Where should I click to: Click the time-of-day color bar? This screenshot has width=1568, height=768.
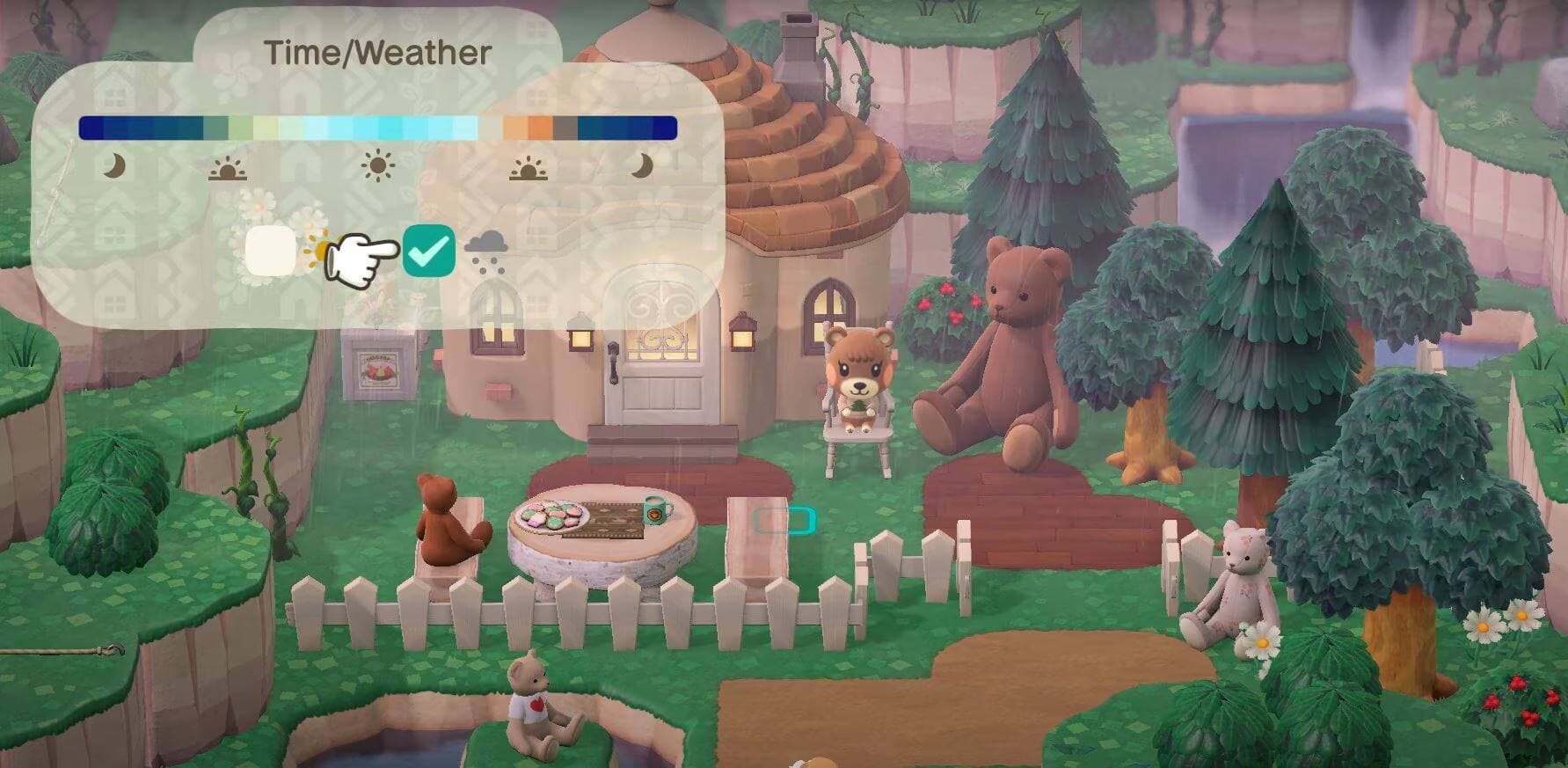point(377,128)
